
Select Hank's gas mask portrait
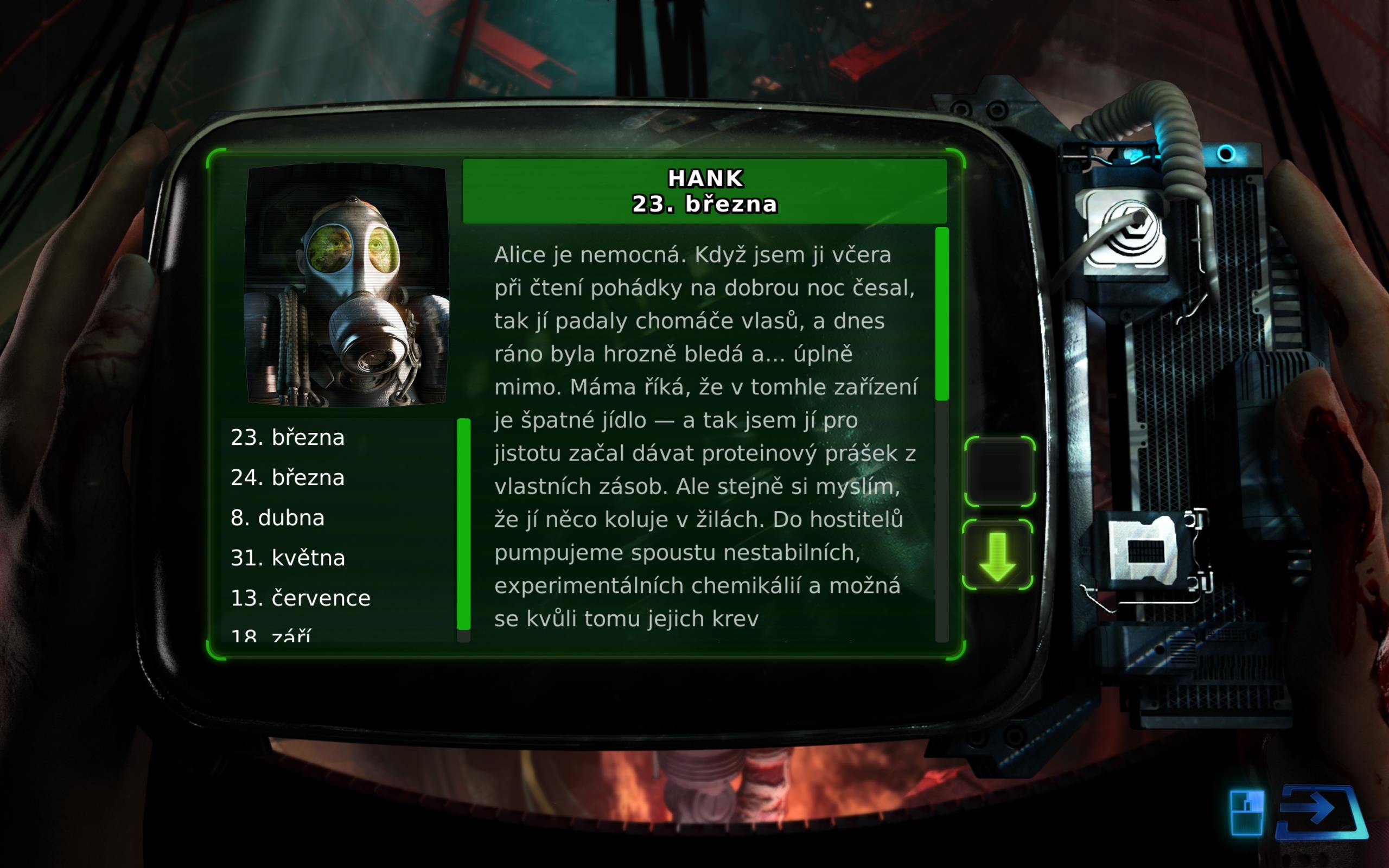point(347,285)
